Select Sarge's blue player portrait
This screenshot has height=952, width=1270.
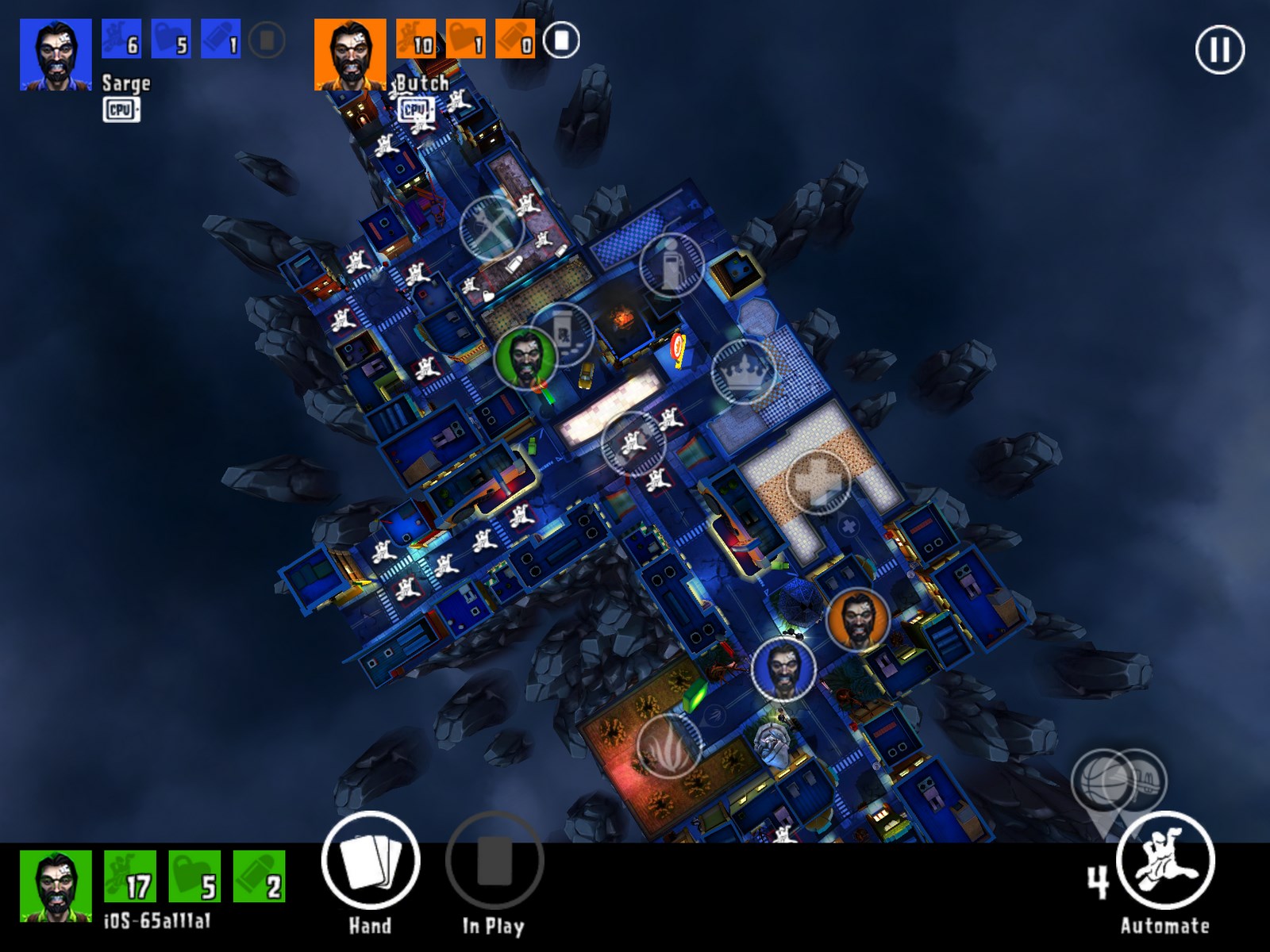[56, 55]
